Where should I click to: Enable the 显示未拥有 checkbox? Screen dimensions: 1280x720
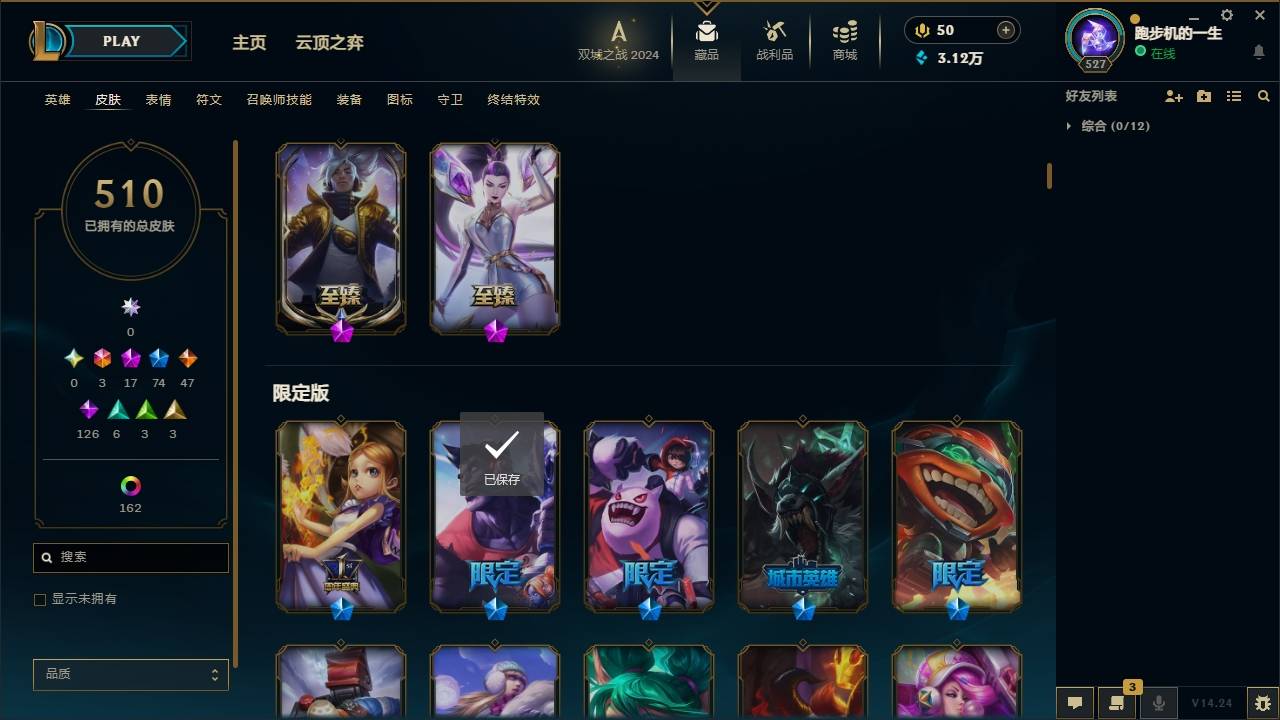point(39,599)
